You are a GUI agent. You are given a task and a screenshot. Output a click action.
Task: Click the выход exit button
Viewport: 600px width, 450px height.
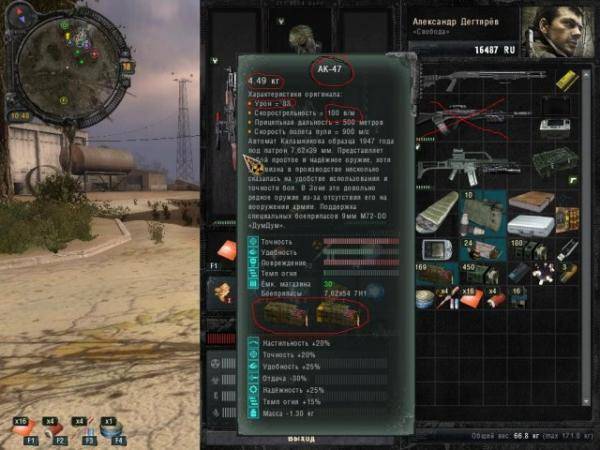click(x=300, y=438)
